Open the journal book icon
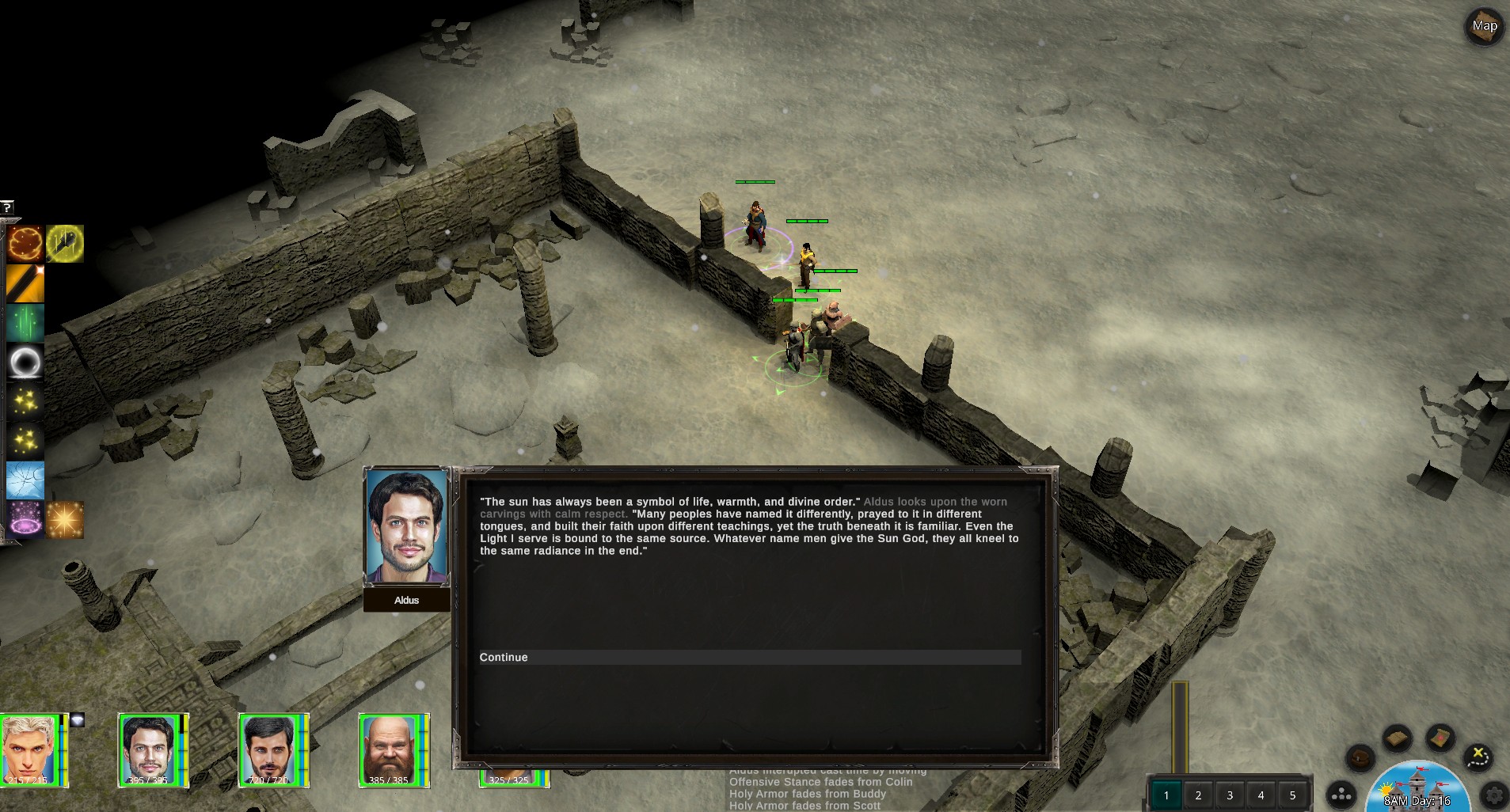The width and height of the screenshot is (1510, 812). pos(1398,739)
